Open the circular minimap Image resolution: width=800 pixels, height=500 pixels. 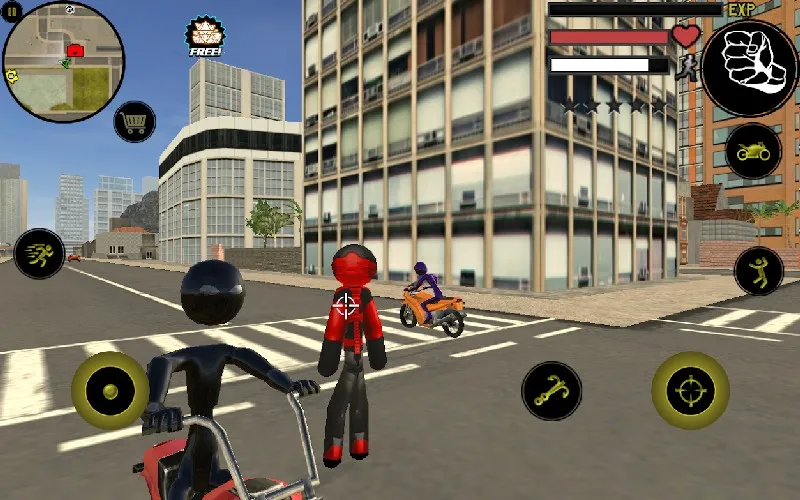point(64,62)
